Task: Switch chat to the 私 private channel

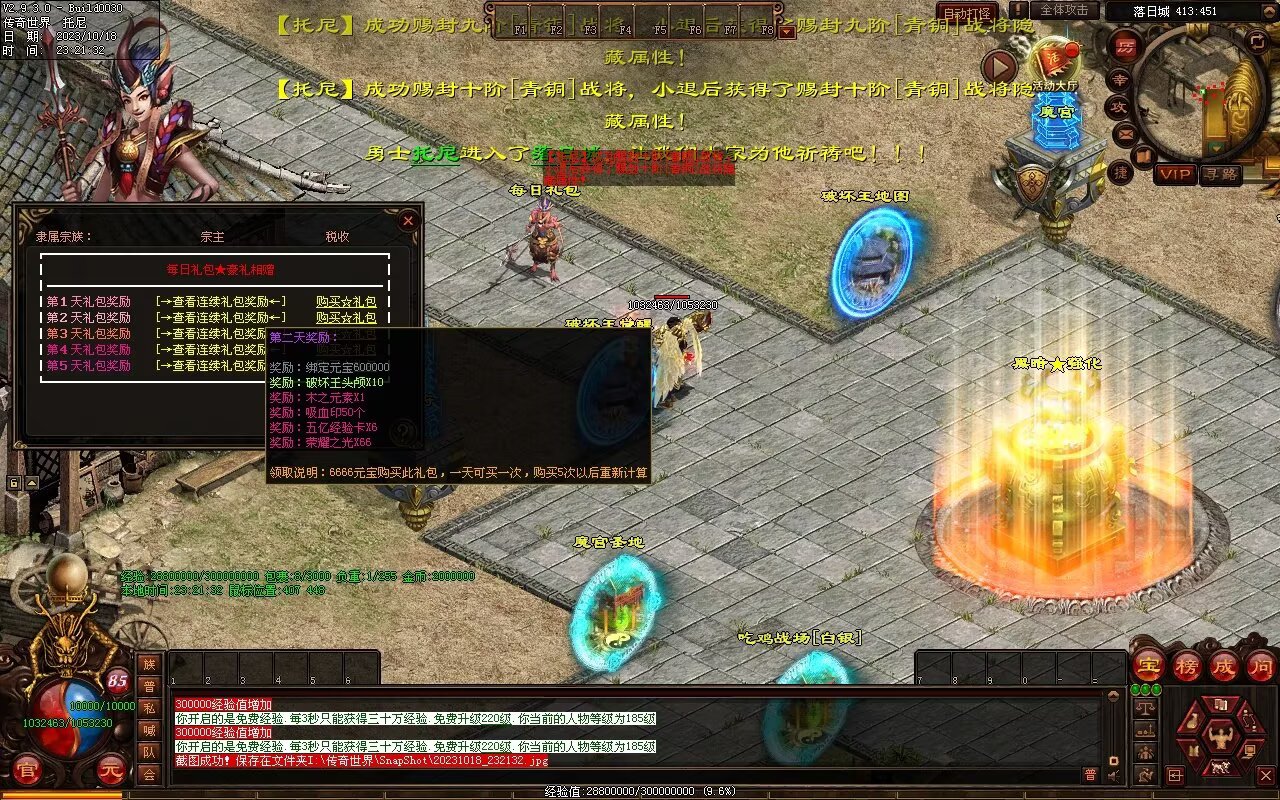Action: click(x=149, y=708)
